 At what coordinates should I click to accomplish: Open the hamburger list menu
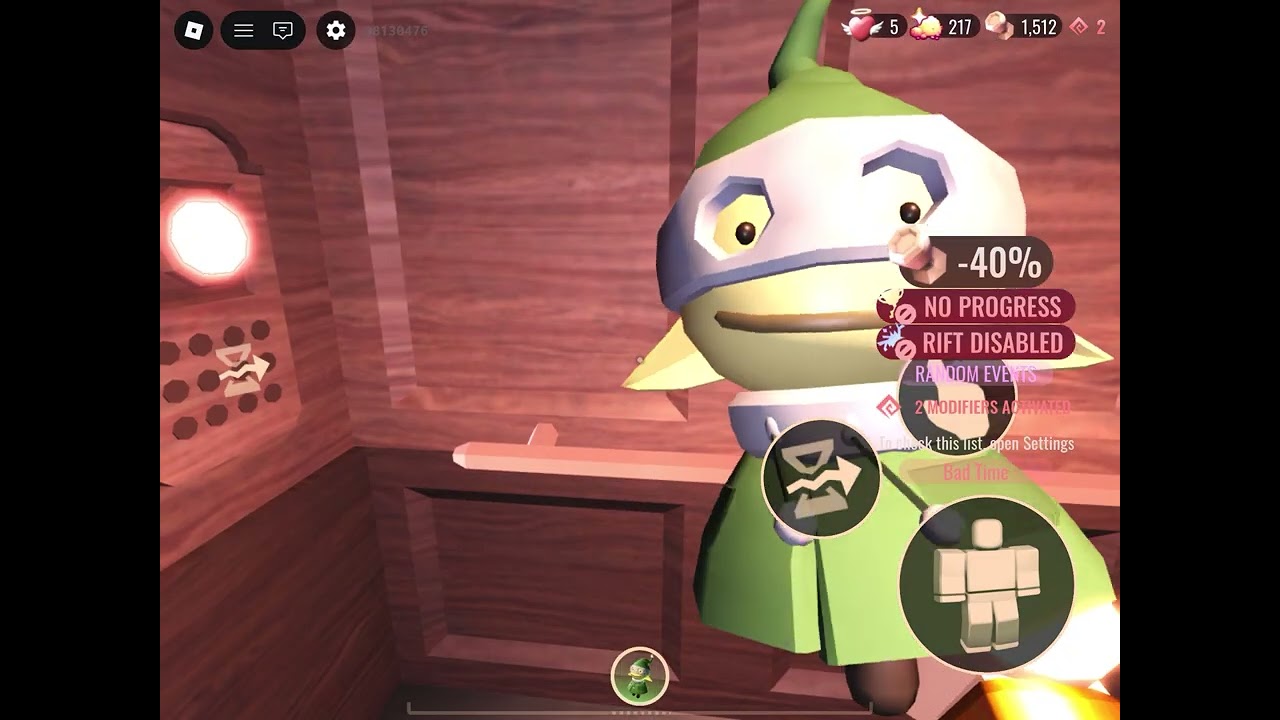pos(243,31)
